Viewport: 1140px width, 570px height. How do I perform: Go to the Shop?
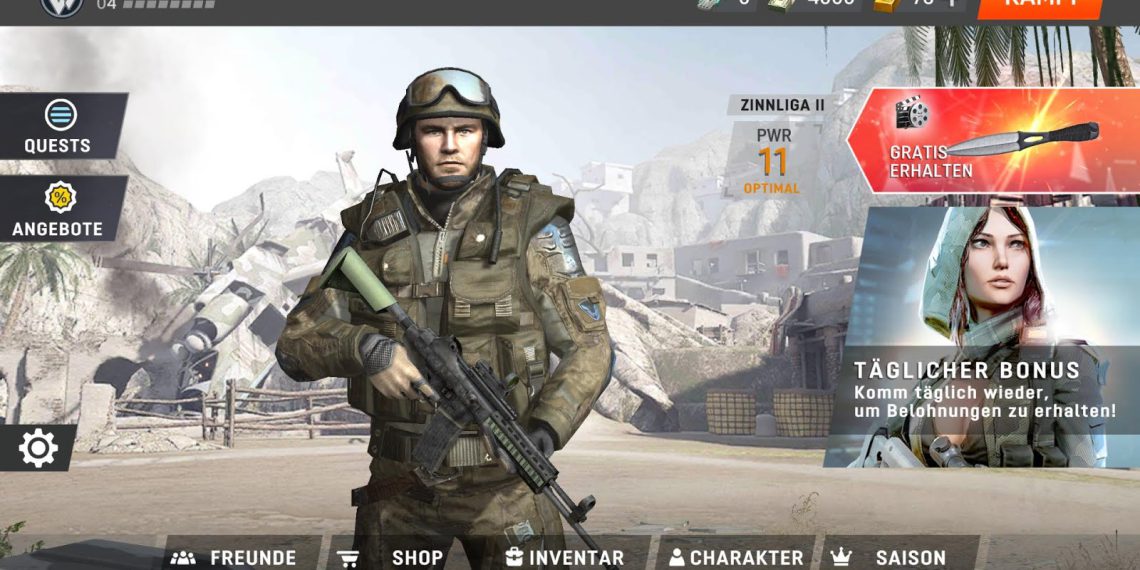tap(393, 556)
